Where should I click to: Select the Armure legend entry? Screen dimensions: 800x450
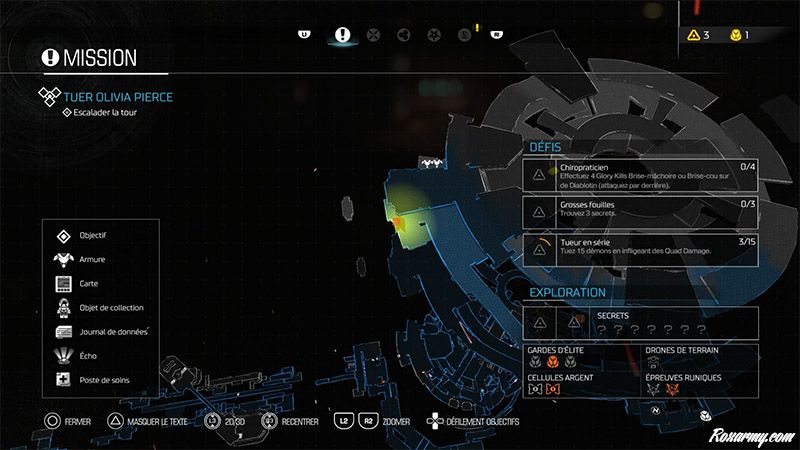pos(92,260)
